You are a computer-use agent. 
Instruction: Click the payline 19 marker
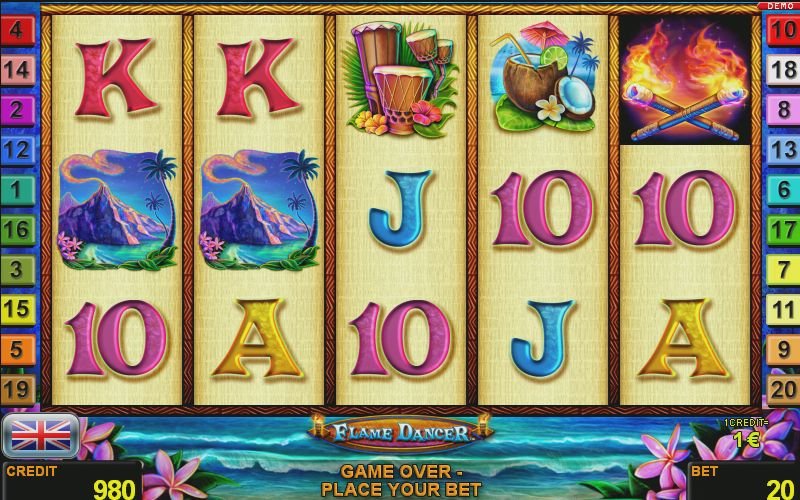17,389
